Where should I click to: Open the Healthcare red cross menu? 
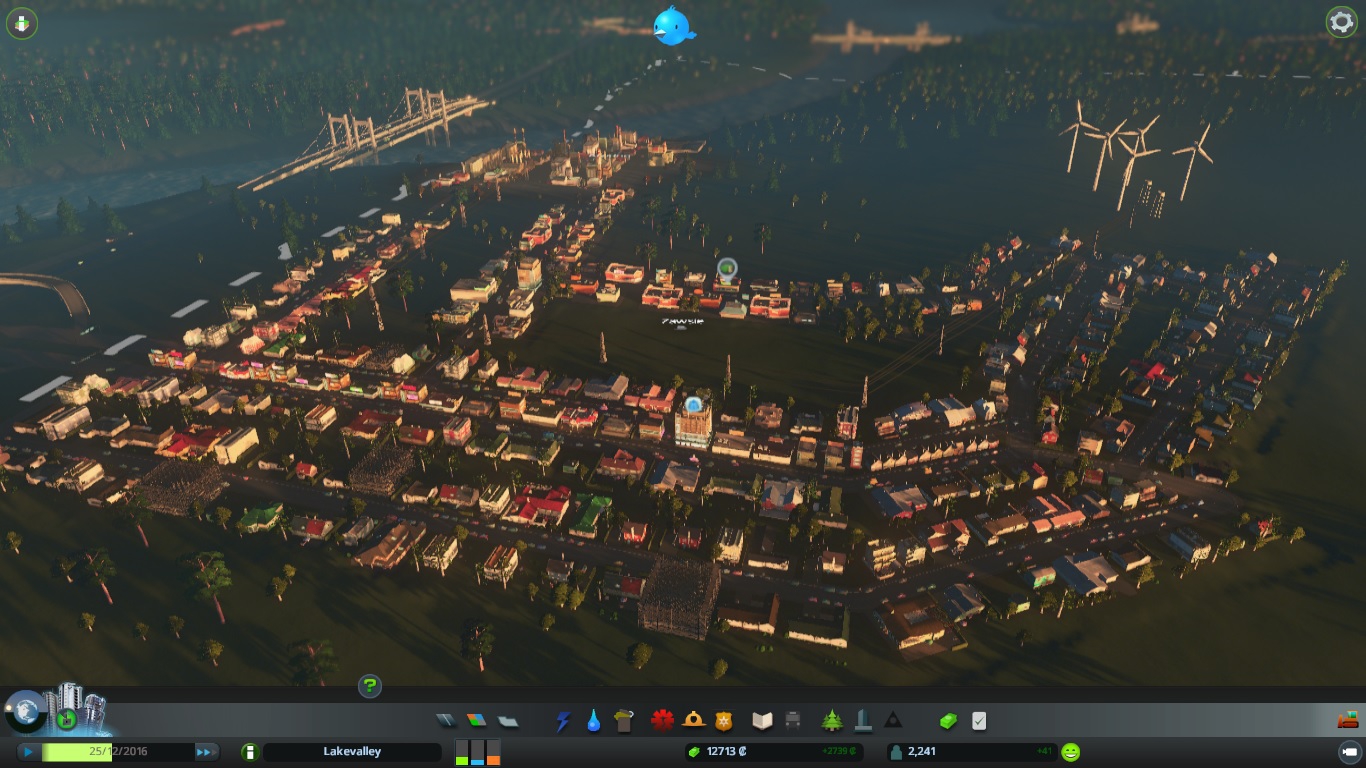pyautogui.click(x=661, y=720)
